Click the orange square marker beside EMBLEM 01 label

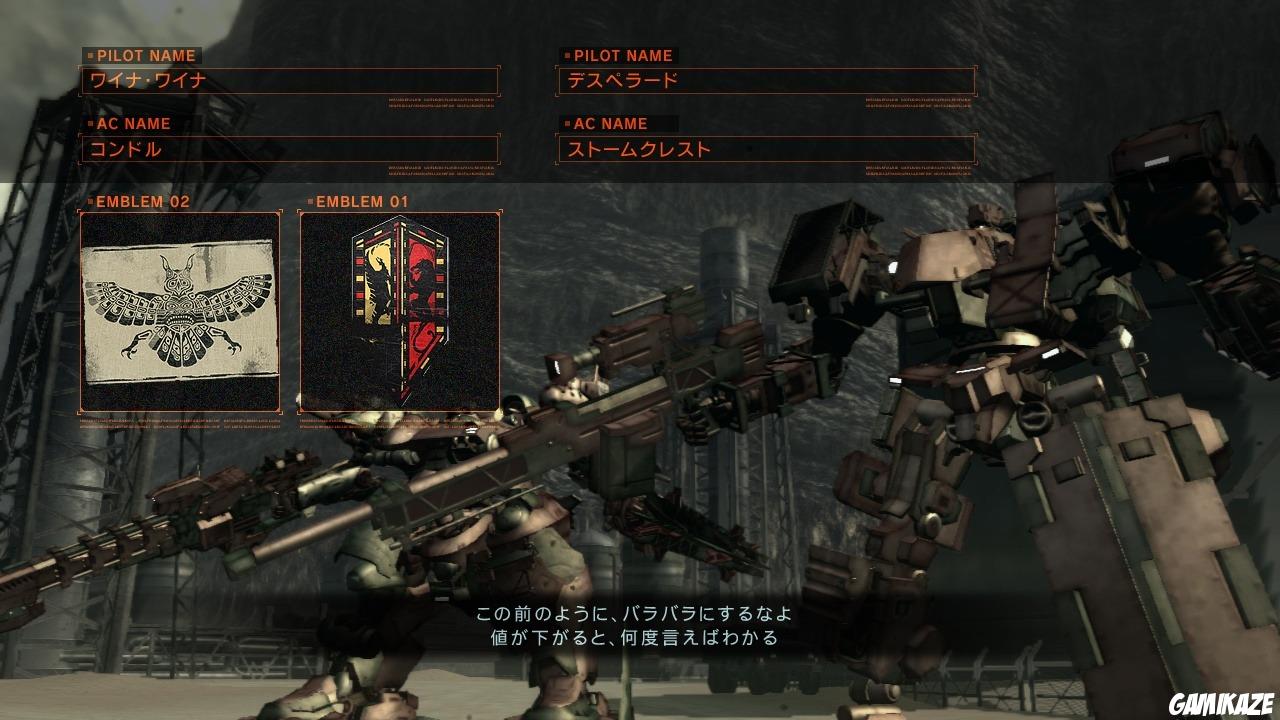(310, 200)
